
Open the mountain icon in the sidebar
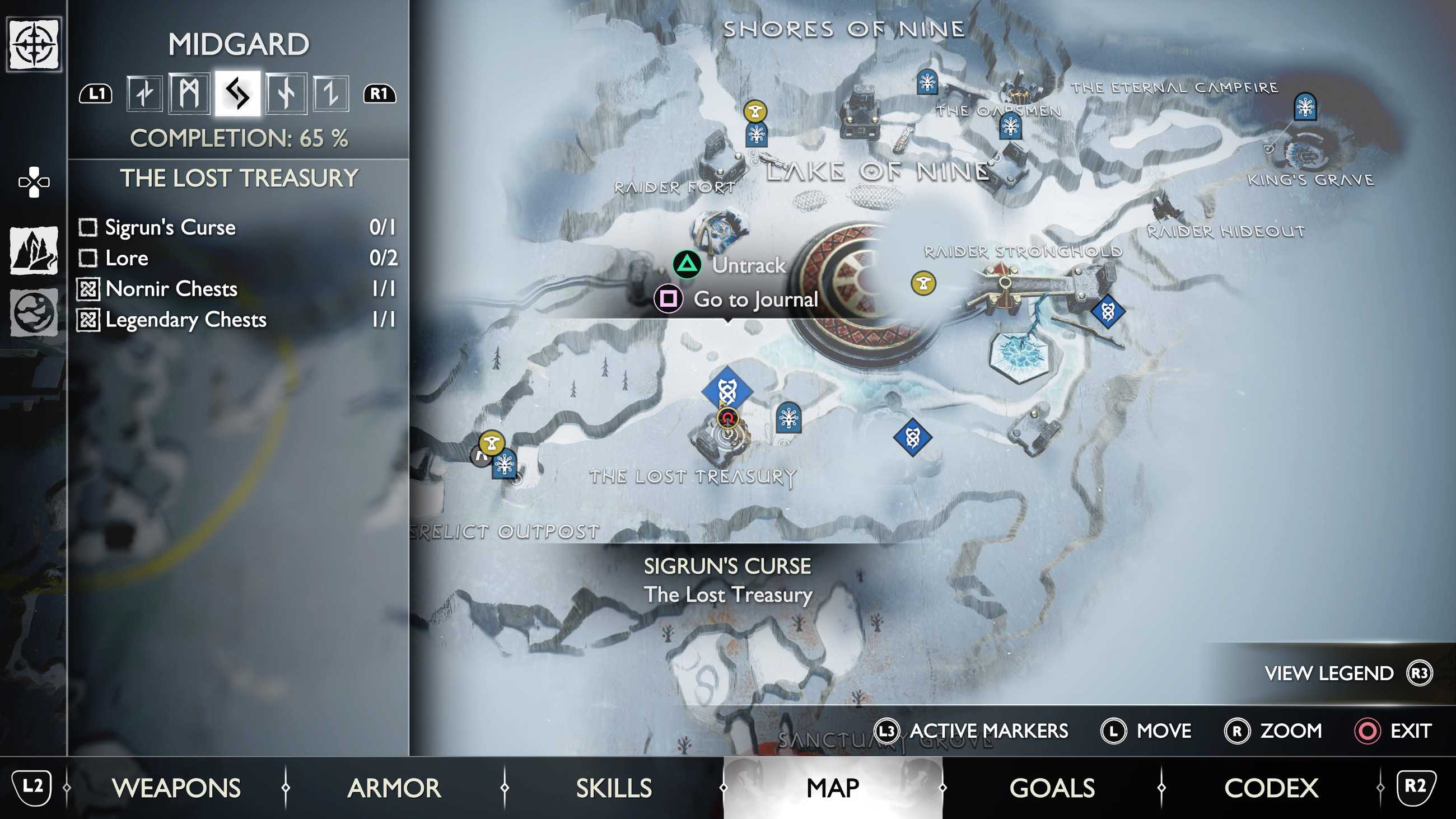click(34, 250)
